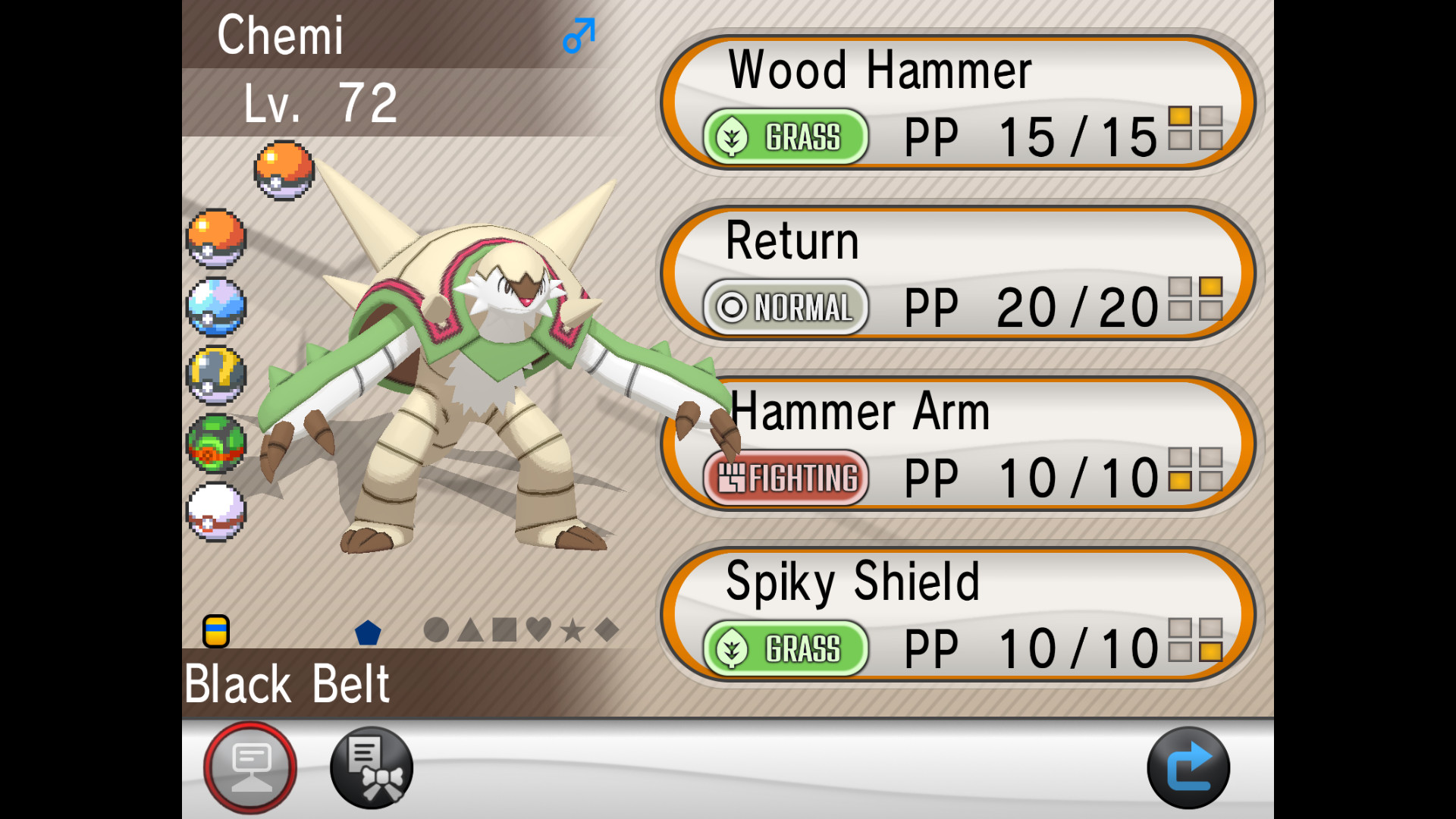Image resolution: width=1456 pixels, height=819 pixels.
Task: Click the male gender symbol beside Chemi
Action: pyautogui.click(x=578, y=36)
